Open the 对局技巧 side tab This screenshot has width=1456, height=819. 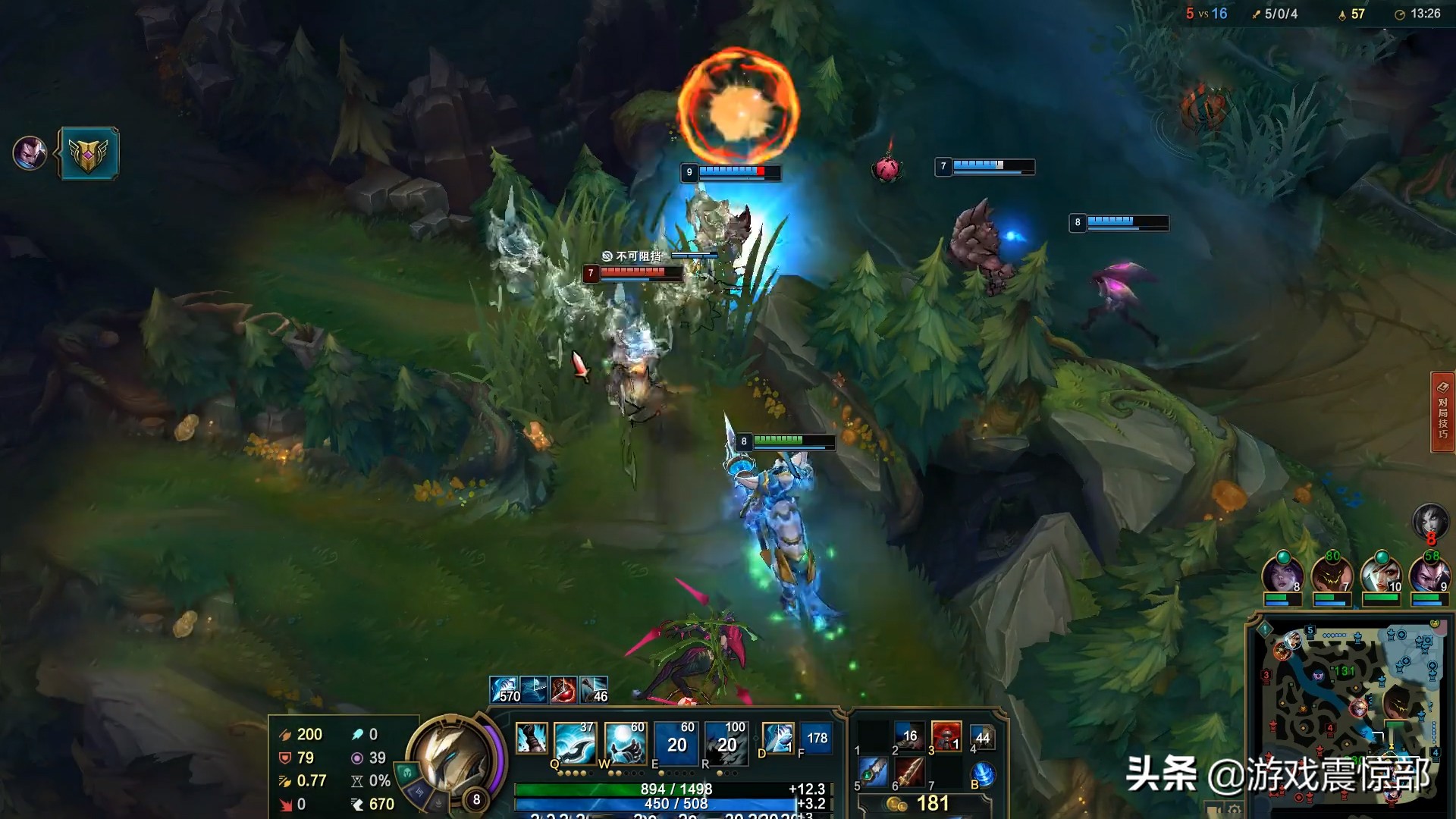[x=1442, y=412]
